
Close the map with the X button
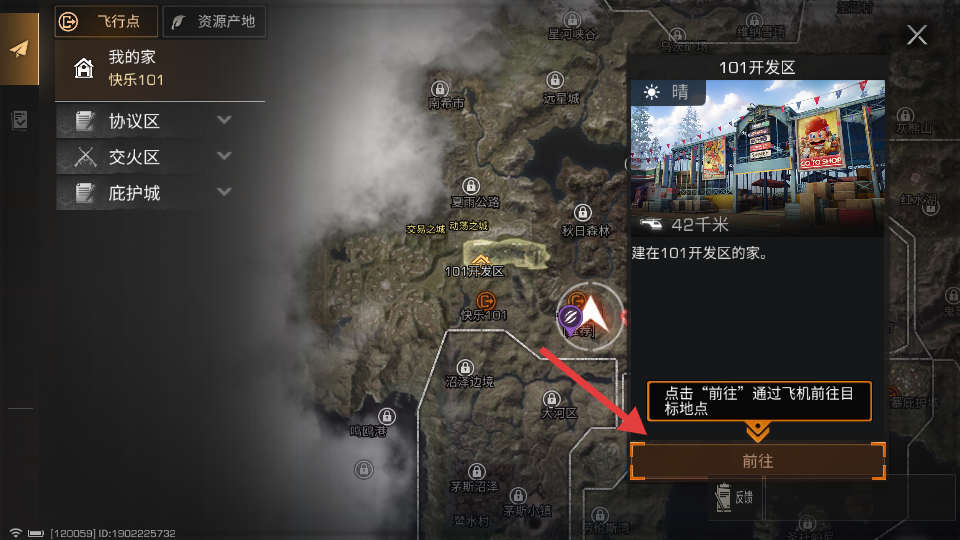[916, 36]
